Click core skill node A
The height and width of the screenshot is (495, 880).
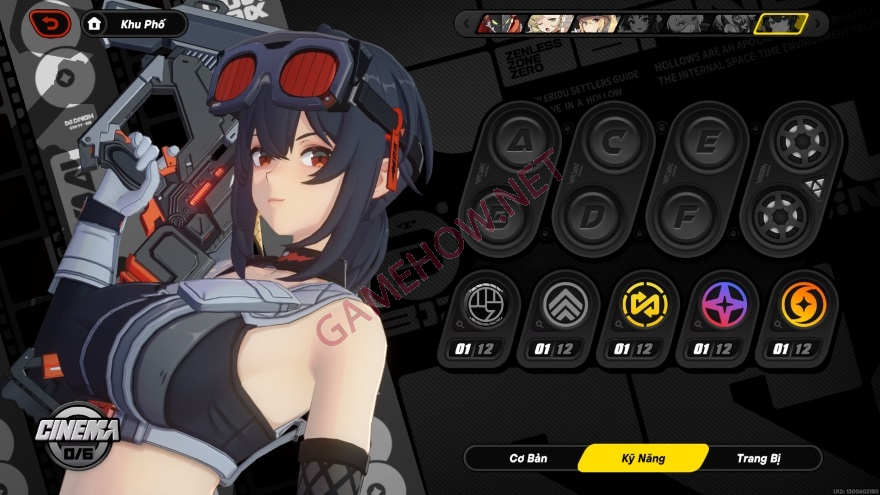[x=518, y=142]
